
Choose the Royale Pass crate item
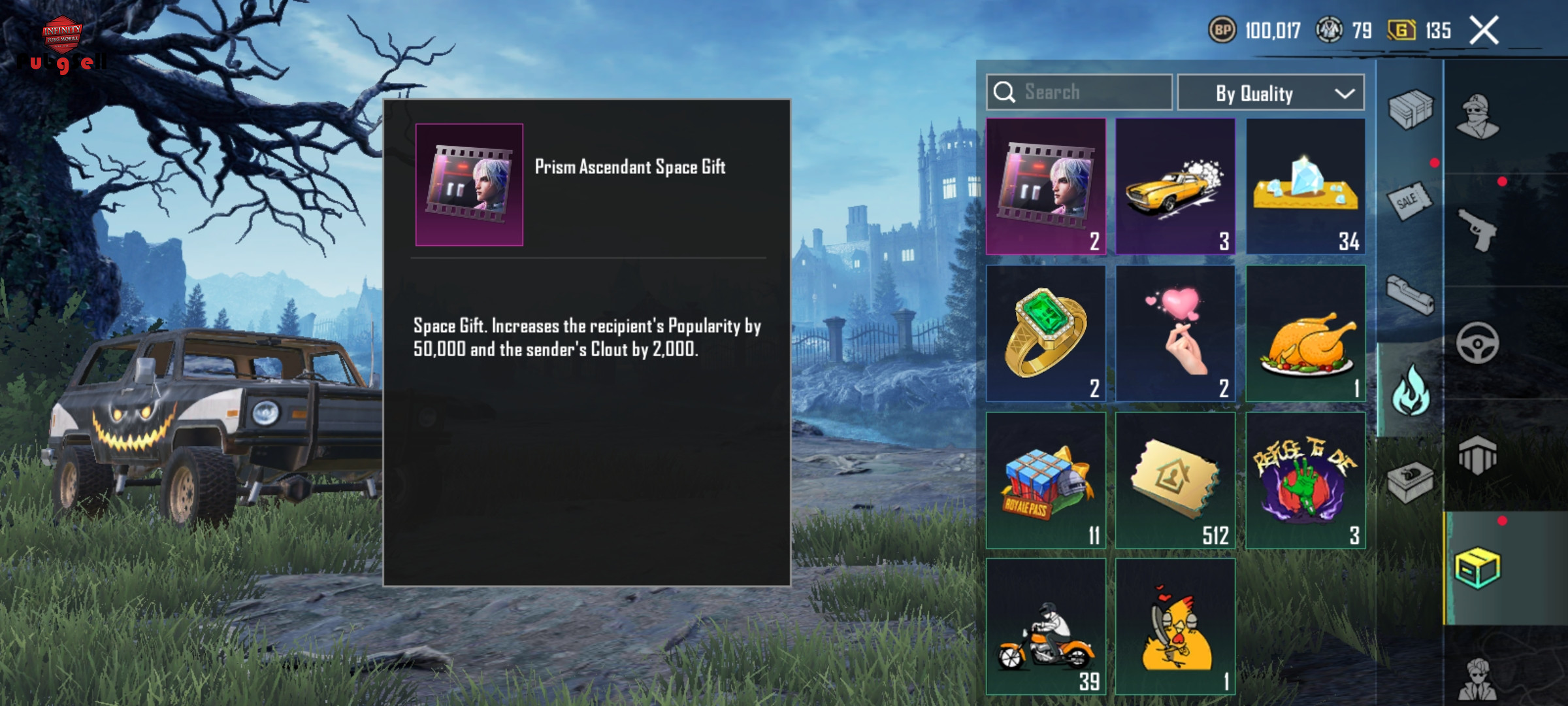click(1046, 480)
